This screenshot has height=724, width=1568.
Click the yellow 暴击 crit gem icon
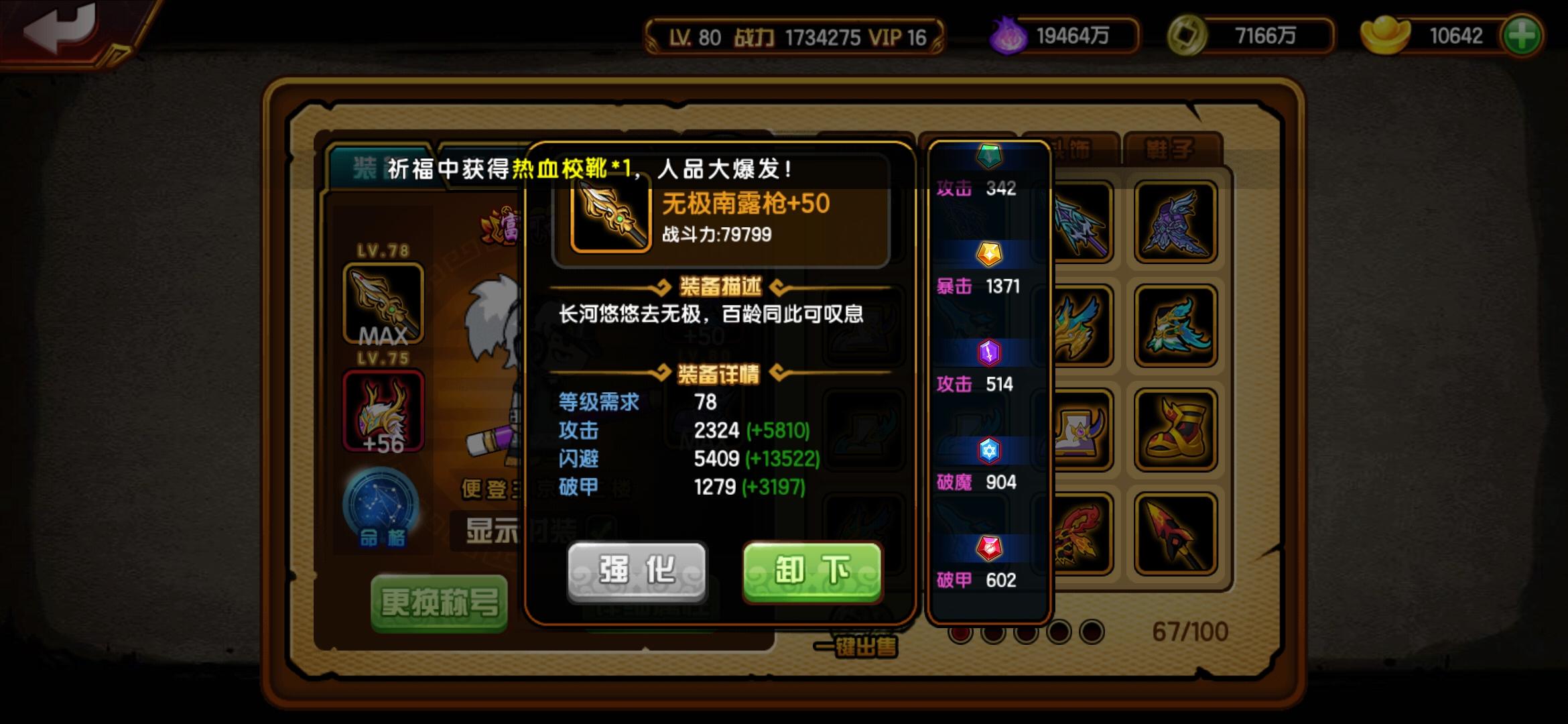(989, 255)
